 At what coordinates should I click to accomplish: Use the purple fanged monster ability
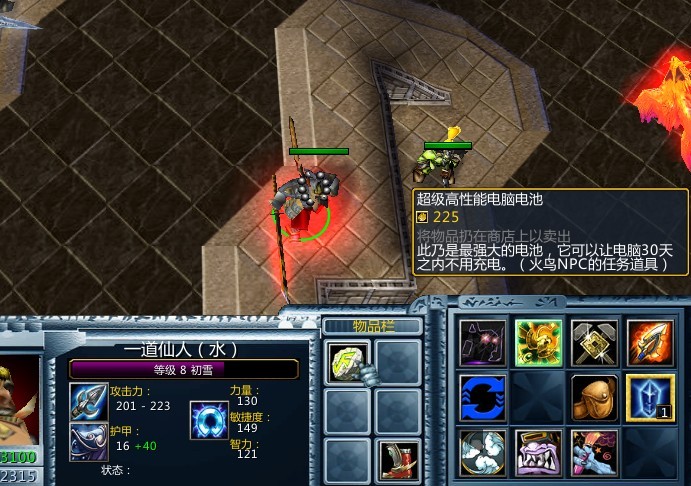tap(538, 452)
